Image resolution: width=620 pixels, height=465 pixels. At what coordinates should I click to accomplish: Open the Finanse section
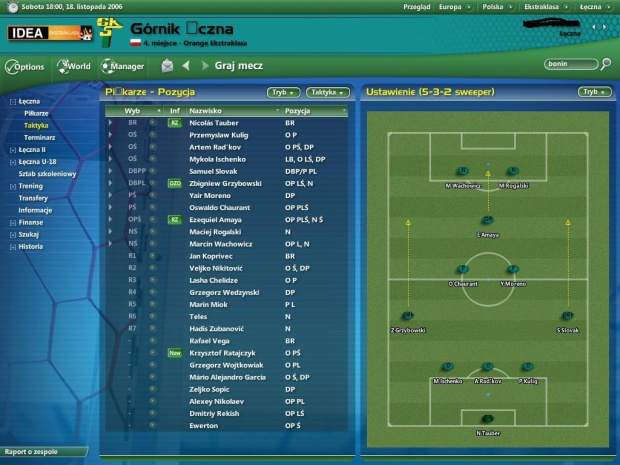pos(32,222)
